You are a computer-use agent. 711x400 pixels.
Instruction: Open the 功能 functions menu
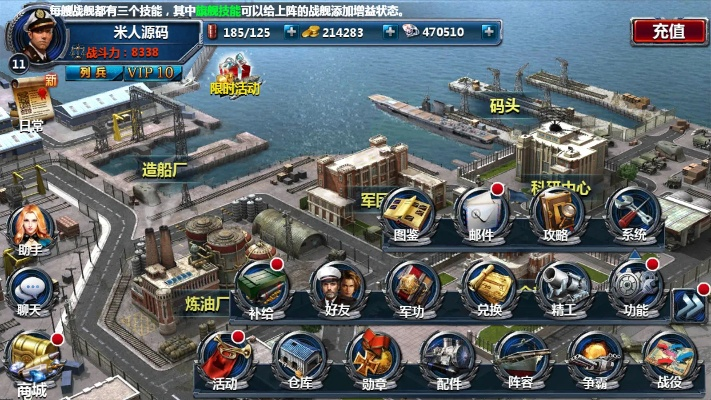click(x=635, y=288)
